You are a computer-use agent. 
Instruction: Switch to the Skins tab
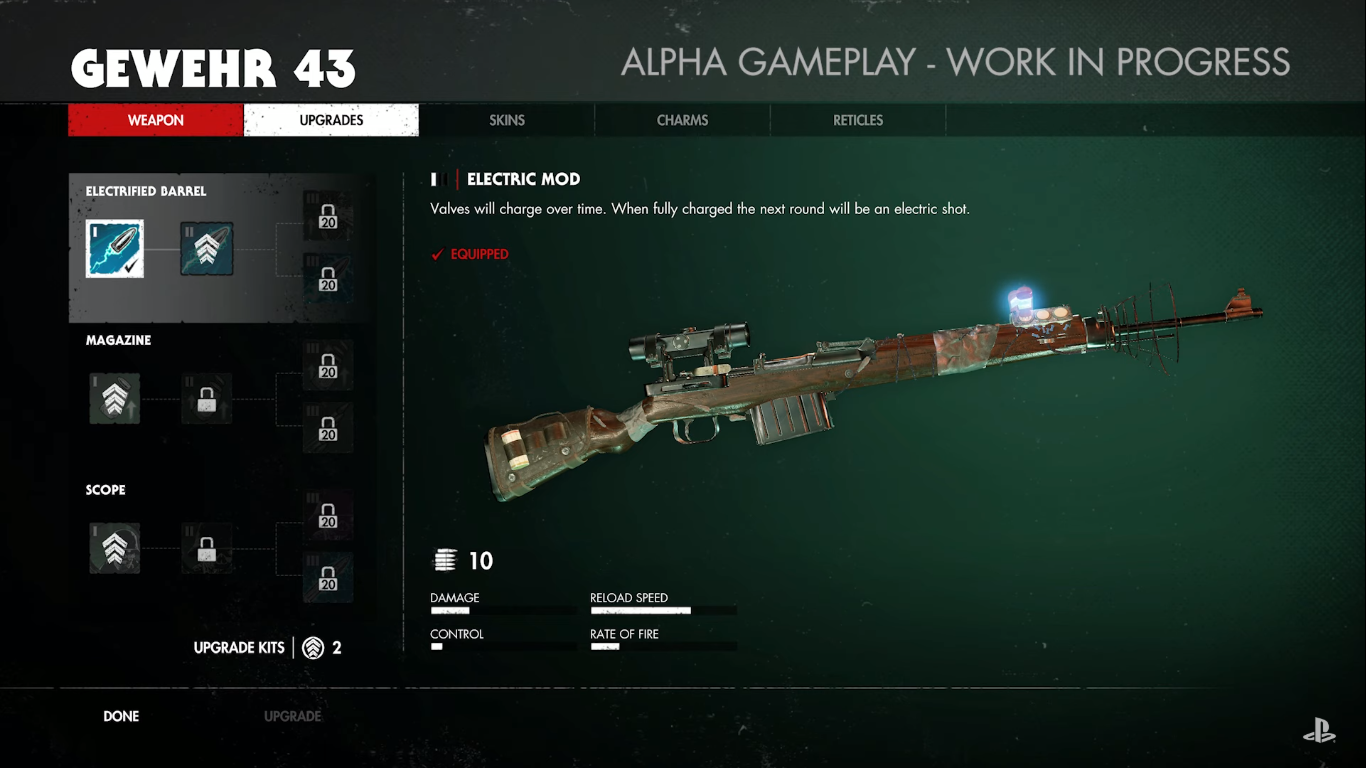pos(507,120)
